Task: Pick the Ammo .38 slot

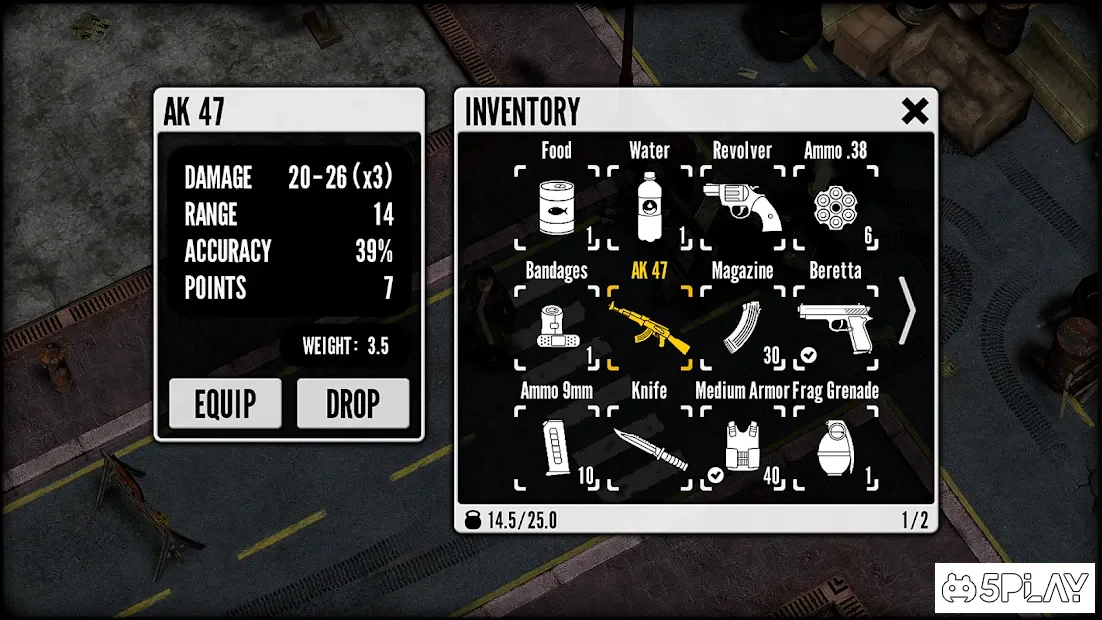Action: (835, 207)
